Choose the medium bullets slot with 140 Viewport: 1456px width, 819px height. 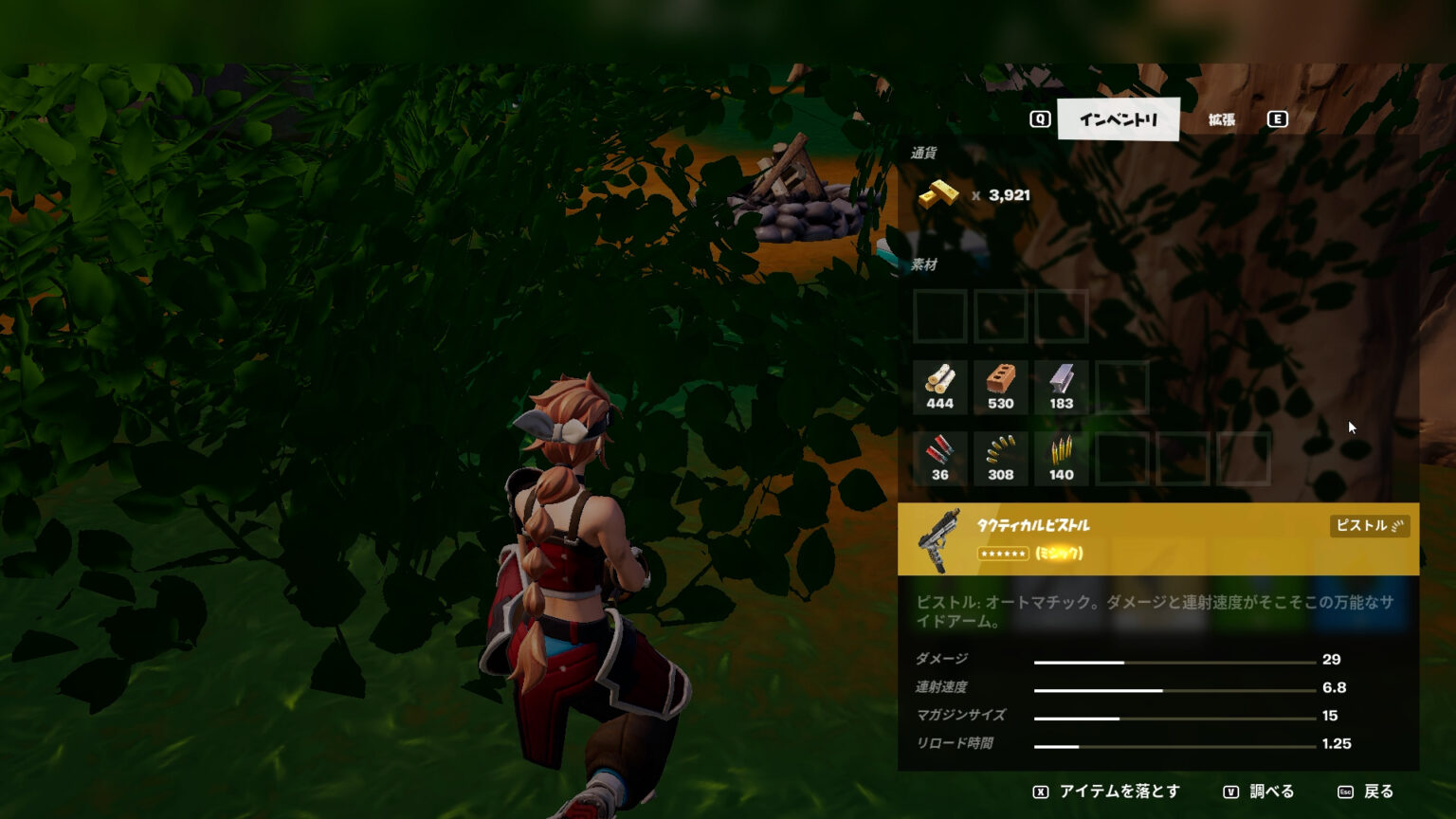[1062, 459]
